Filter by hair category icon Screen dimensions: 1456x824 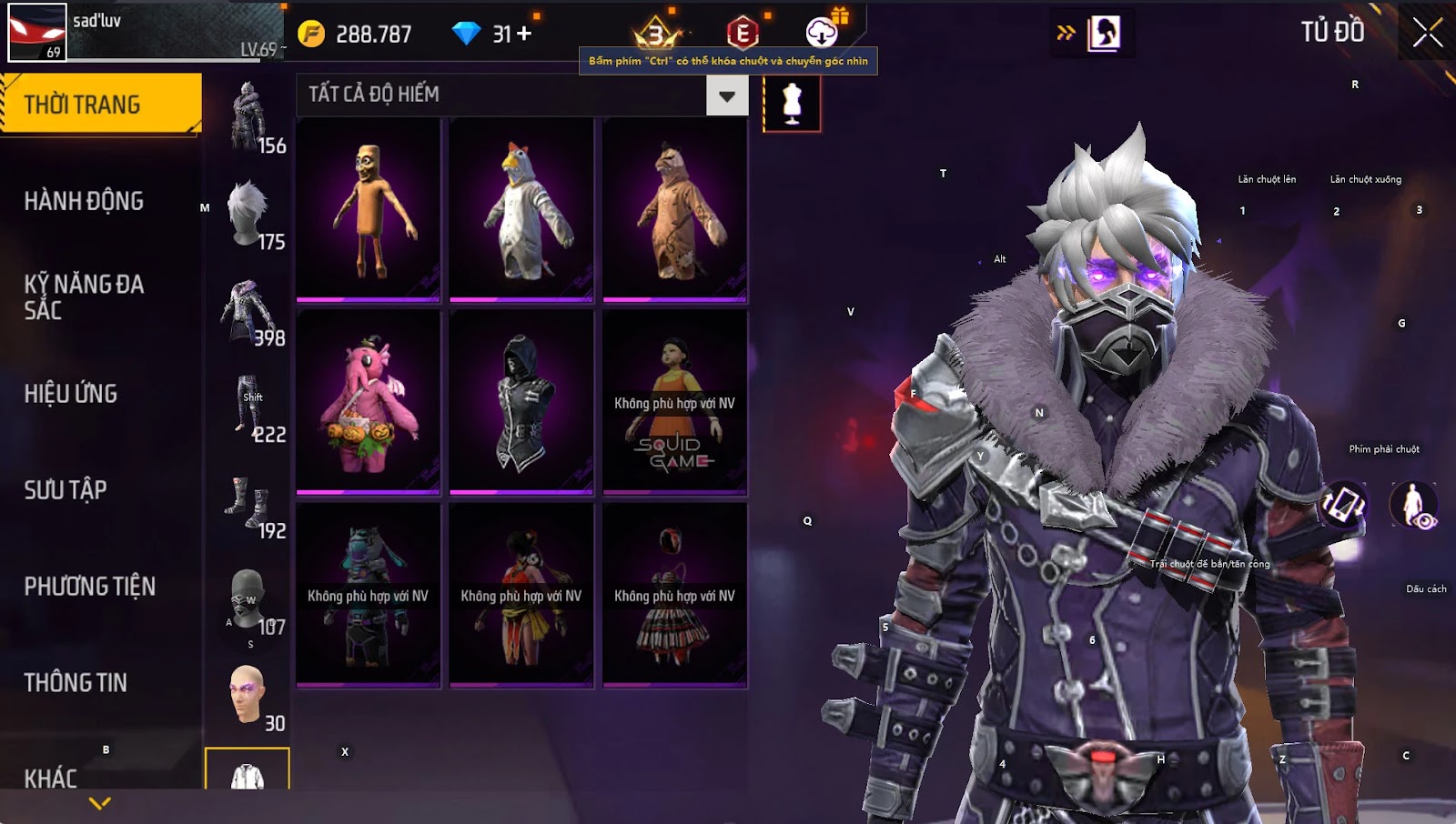click(x=248, y=214)
